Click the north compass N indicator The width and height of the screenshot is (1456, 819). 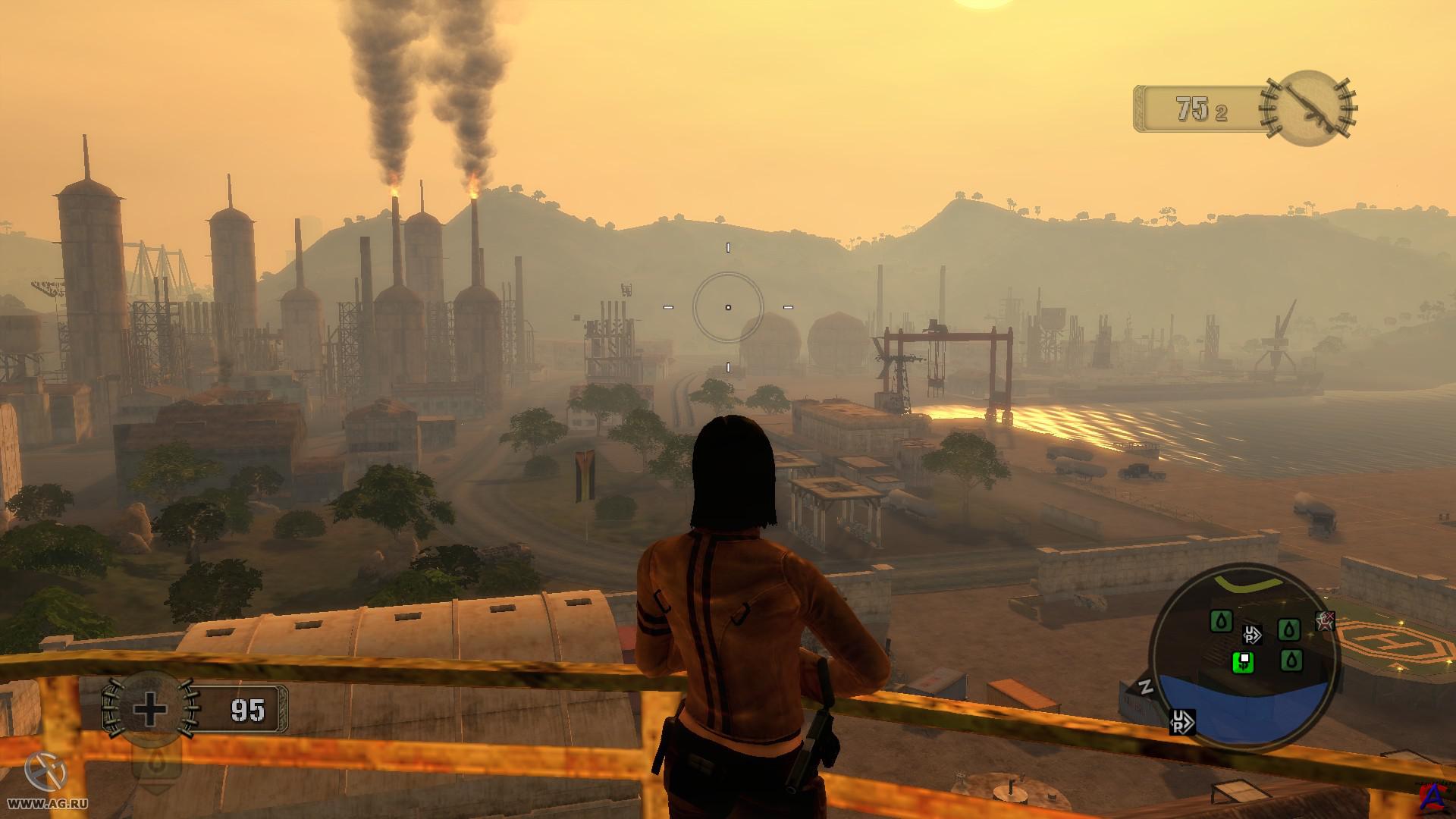click(x=1146, y=687)
